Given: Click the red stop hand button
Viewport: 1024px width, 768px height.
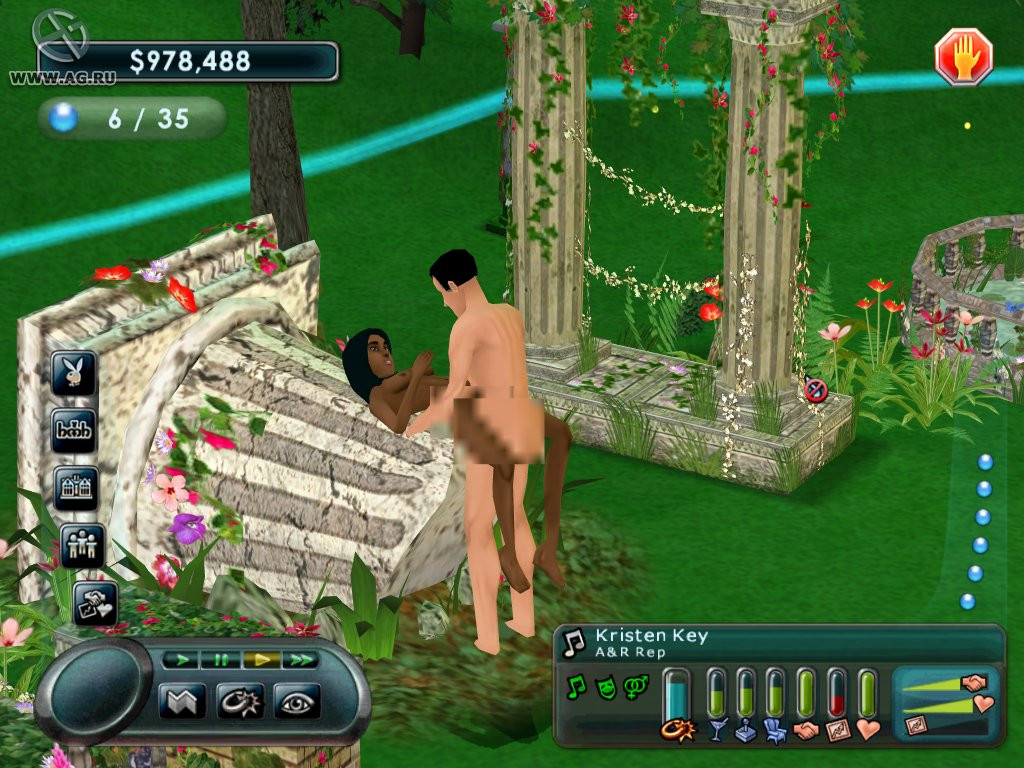Looking at the screenshot, I should click(963, 56).
